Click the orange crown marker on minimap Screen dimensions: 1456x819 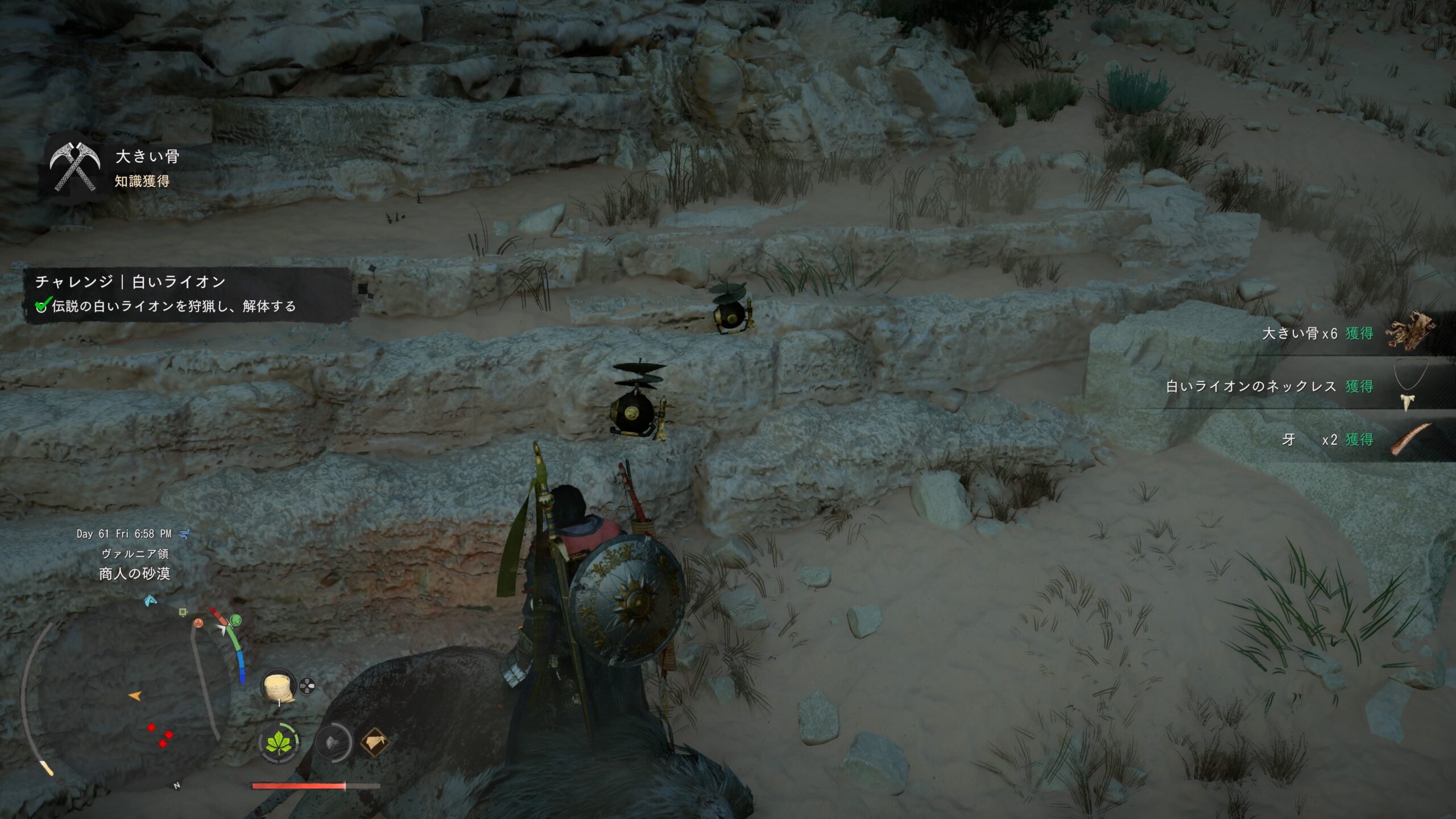tap(198, 623)
